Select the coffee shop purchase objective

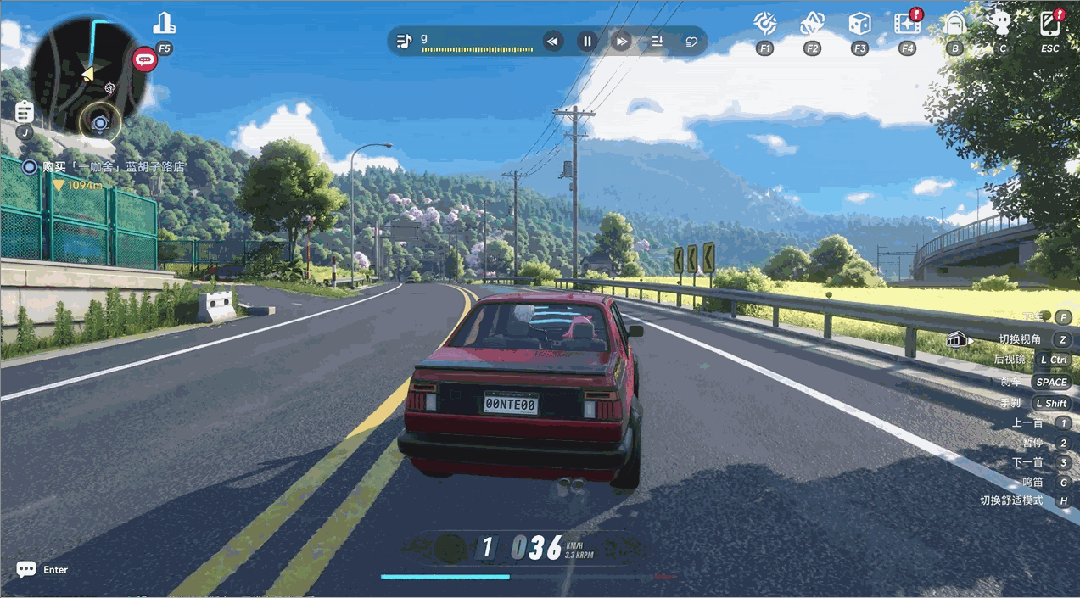(x=112, y=167)
